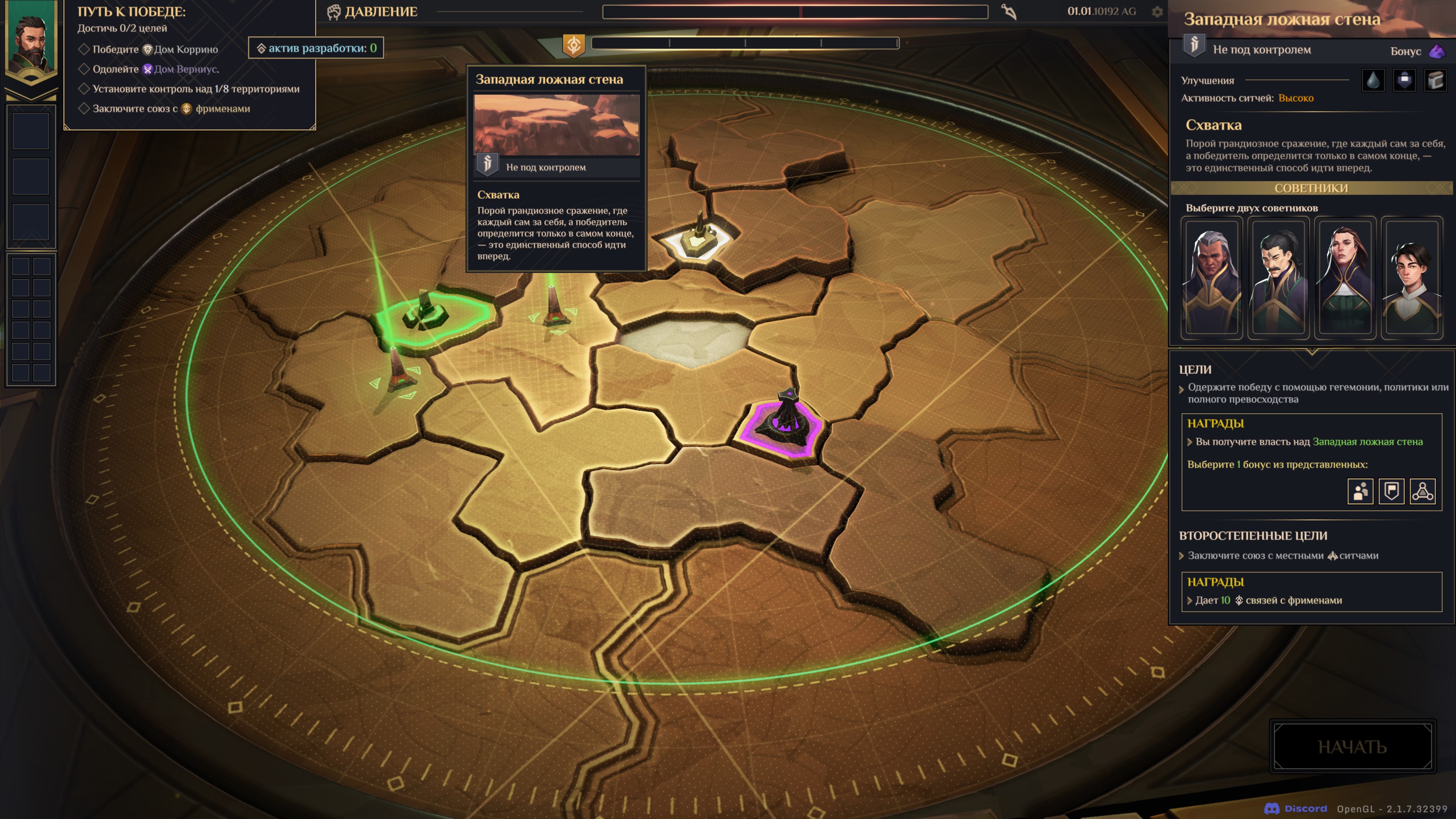Click the dagger icon beside pressure bar
The width and height of the screenshot is (1456, 819).
coord(1009,12)
